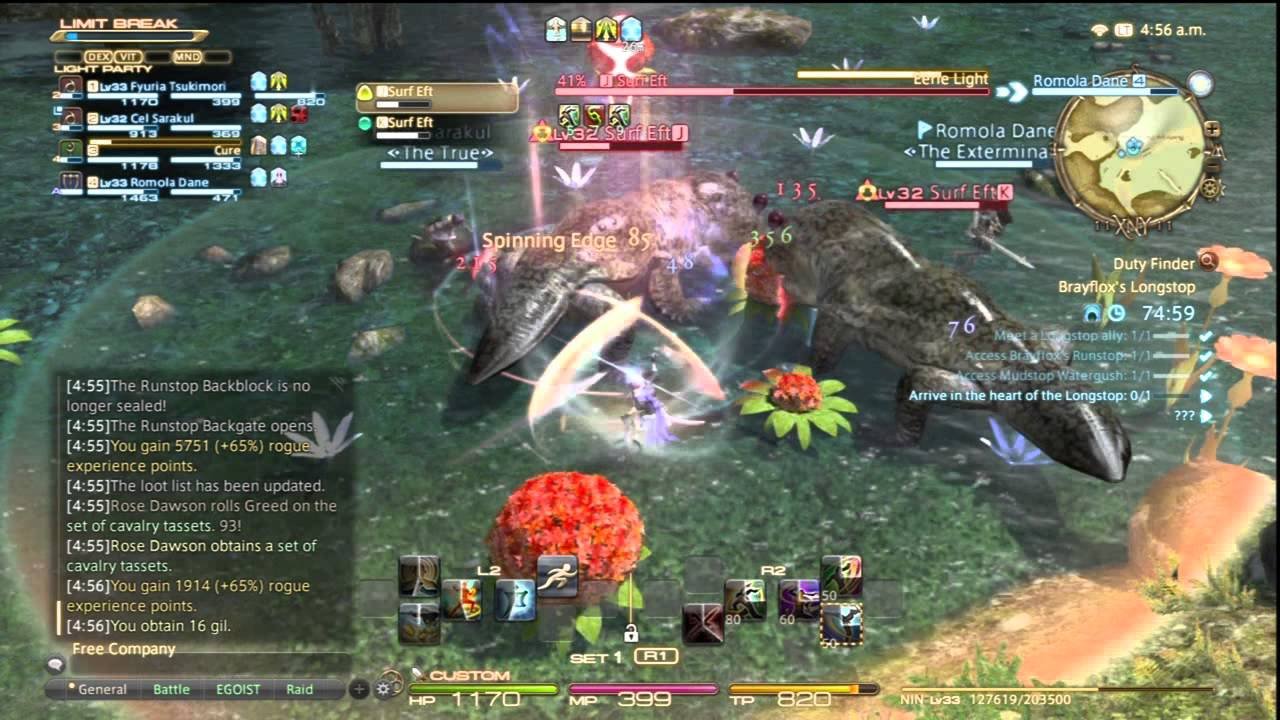1280x720 pixels.
Task: Open minimap settings via its gear icon
Action: [1211, 189]
